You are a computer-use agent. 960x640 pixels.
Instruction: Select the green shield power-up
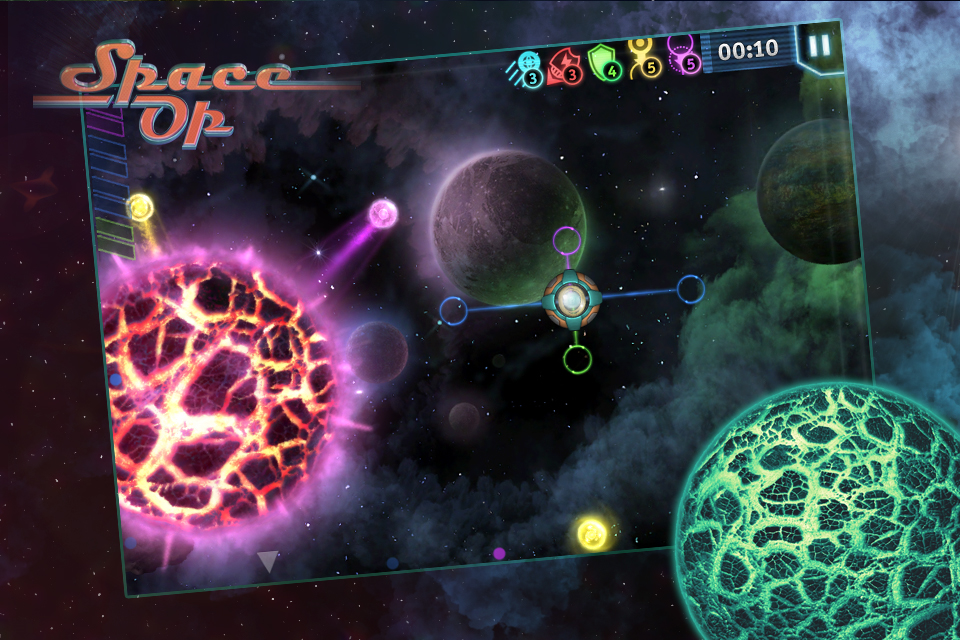point(604,63)
